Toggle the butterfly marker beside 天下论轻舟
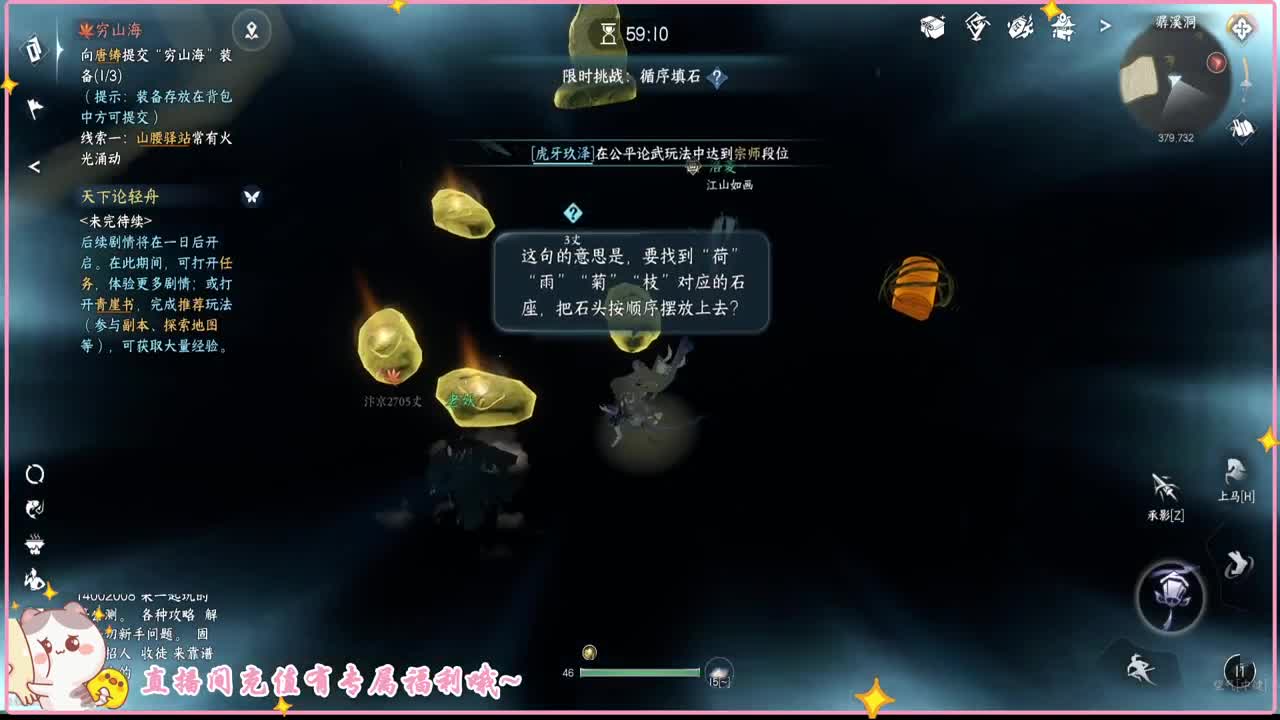Screen dimensions: 1280x720 tap(248, 197)
